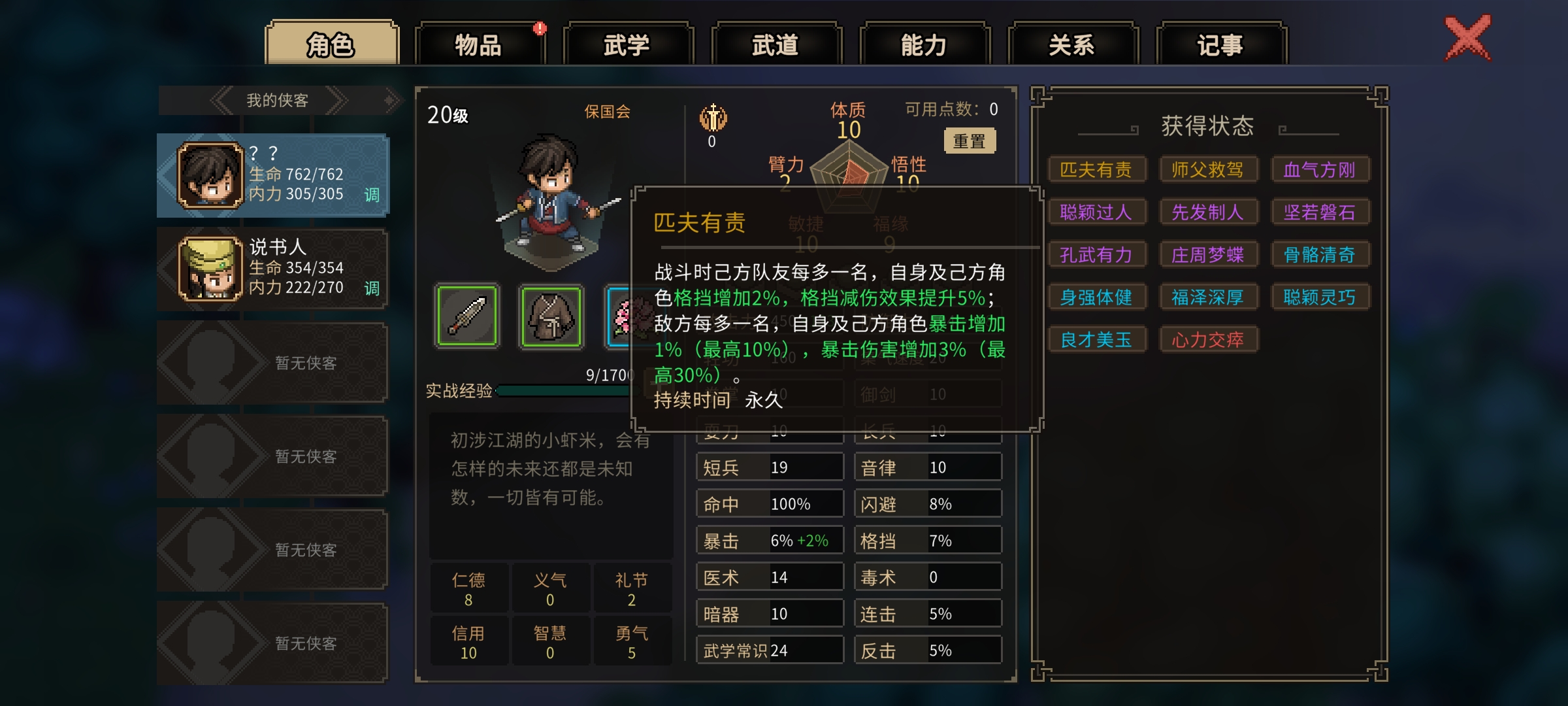
Task: Select the equipped robe armor slot
Action: [x=551, y=316]
